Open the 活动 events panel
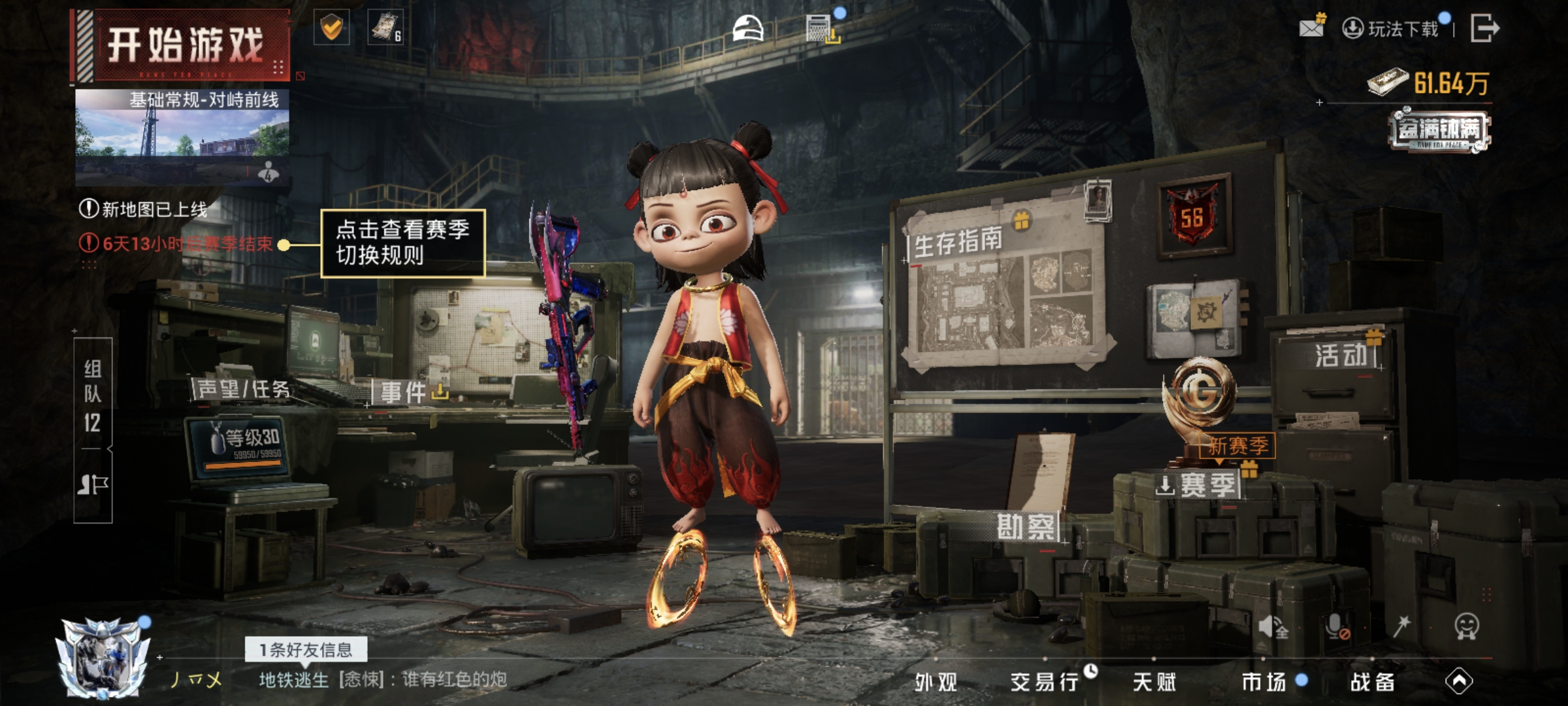Viewport: 1568px width, 706px height. (x=1341, y=356)
